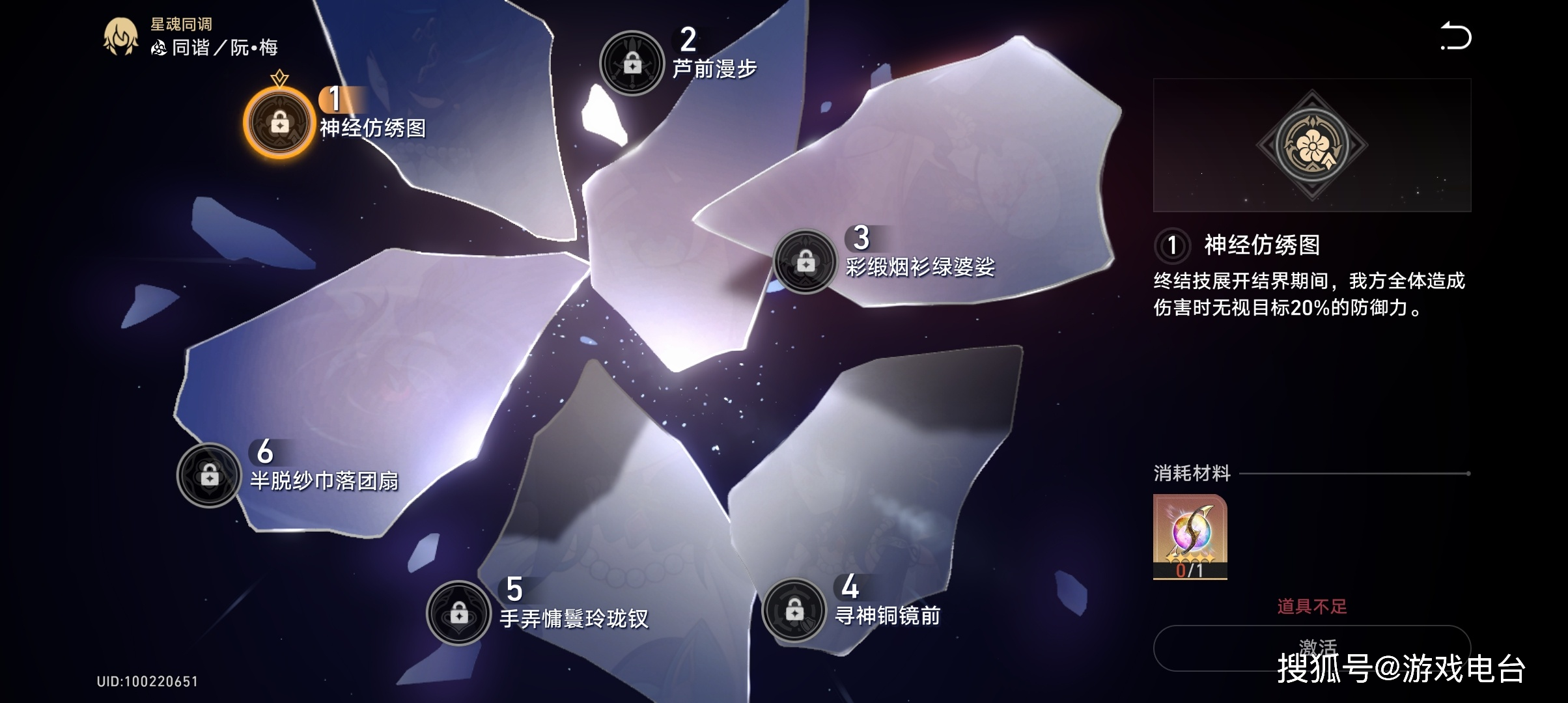Pick Eidolon 5 手弄慵鬟玲珑钗 node
This screenshot has height=703, width=1568.
(x=458, y=613)
